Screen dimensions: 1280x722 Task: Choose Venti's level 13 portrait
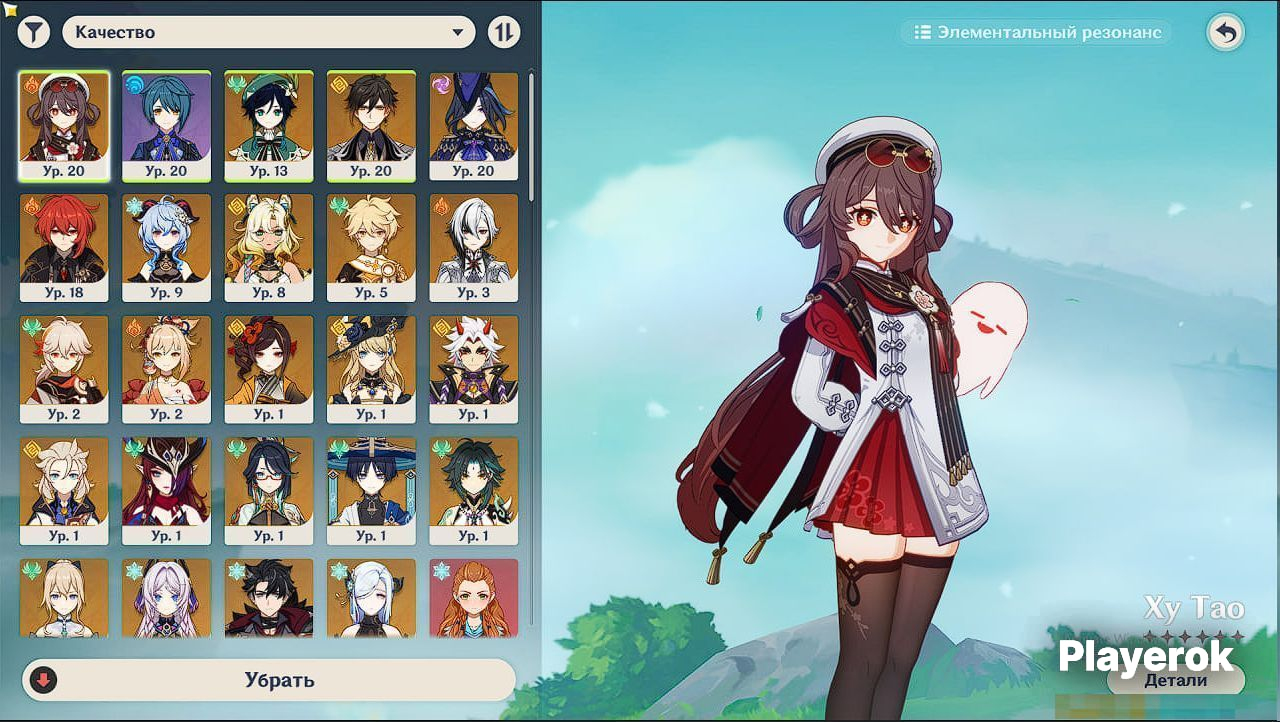(268, 126)
